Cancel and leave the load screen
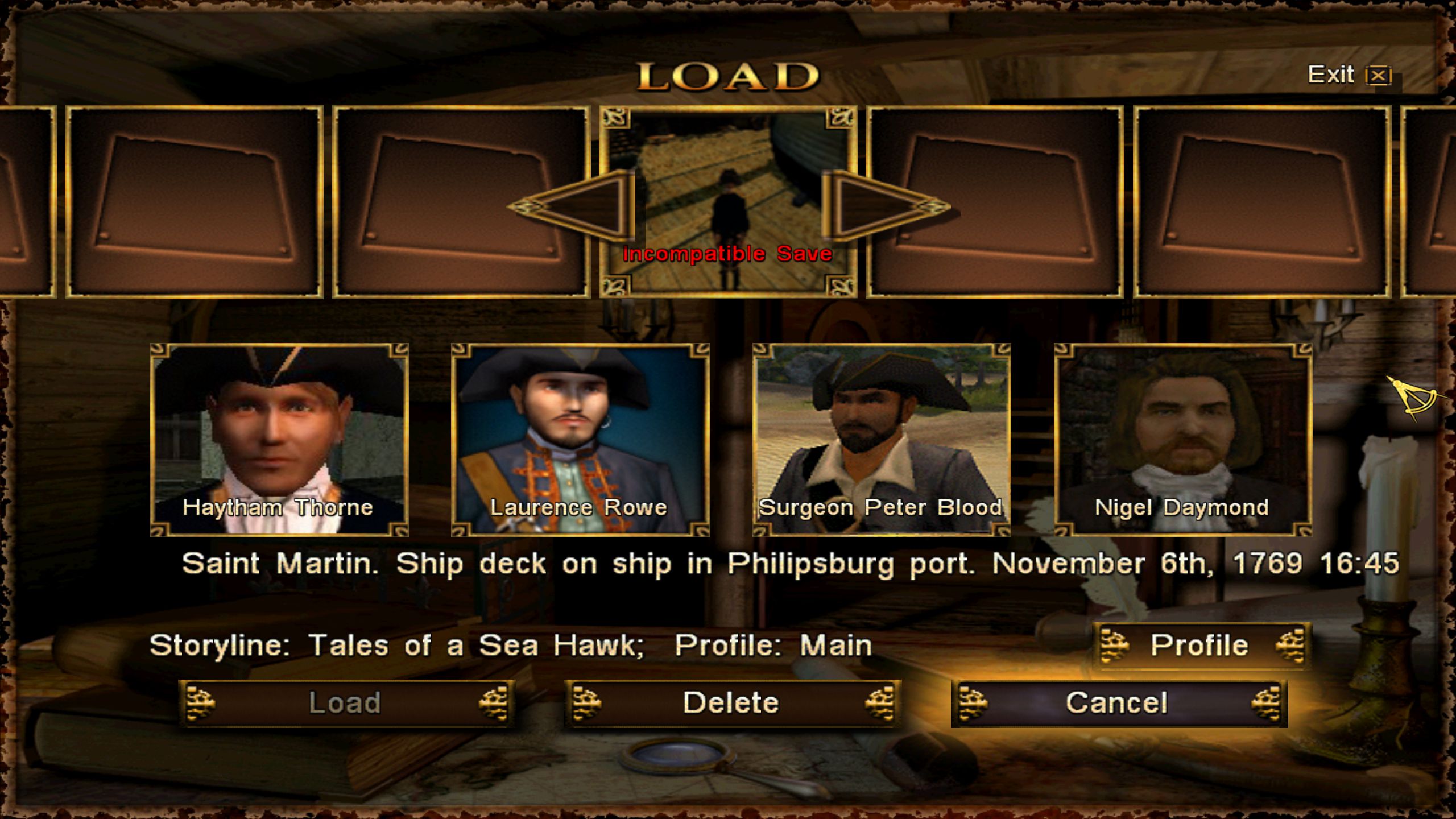This screenshot has height=819, width=1456. click(x=1118, y=703)
